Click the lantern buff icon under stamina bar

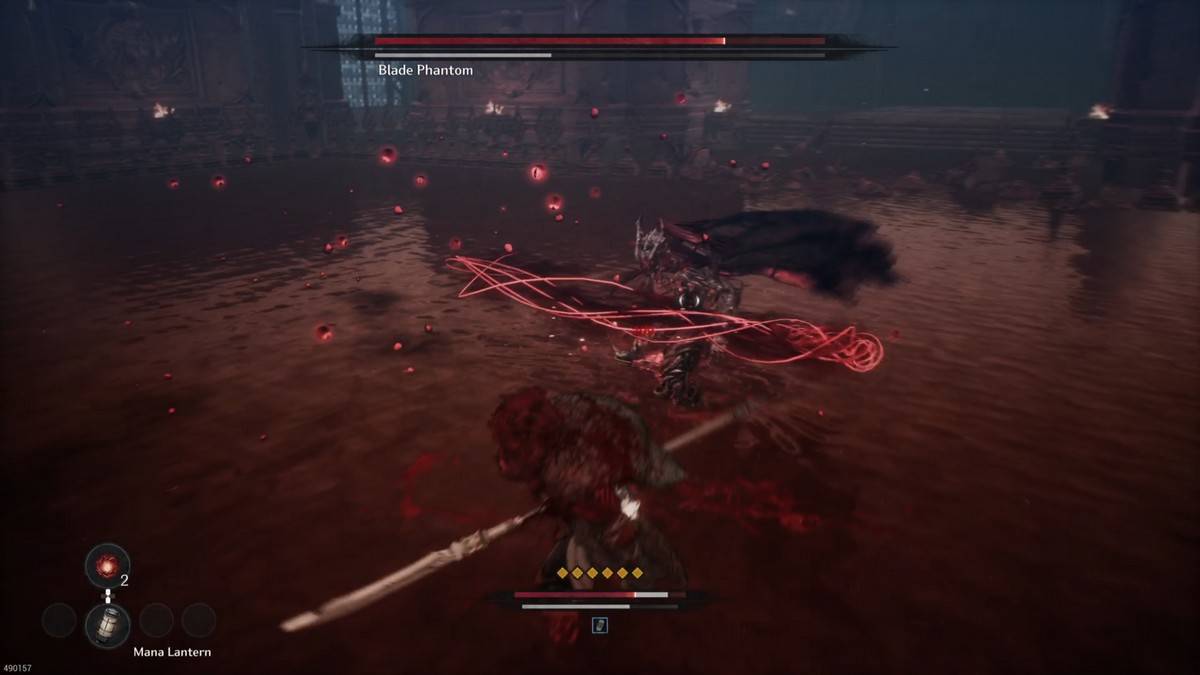(599, 625)
